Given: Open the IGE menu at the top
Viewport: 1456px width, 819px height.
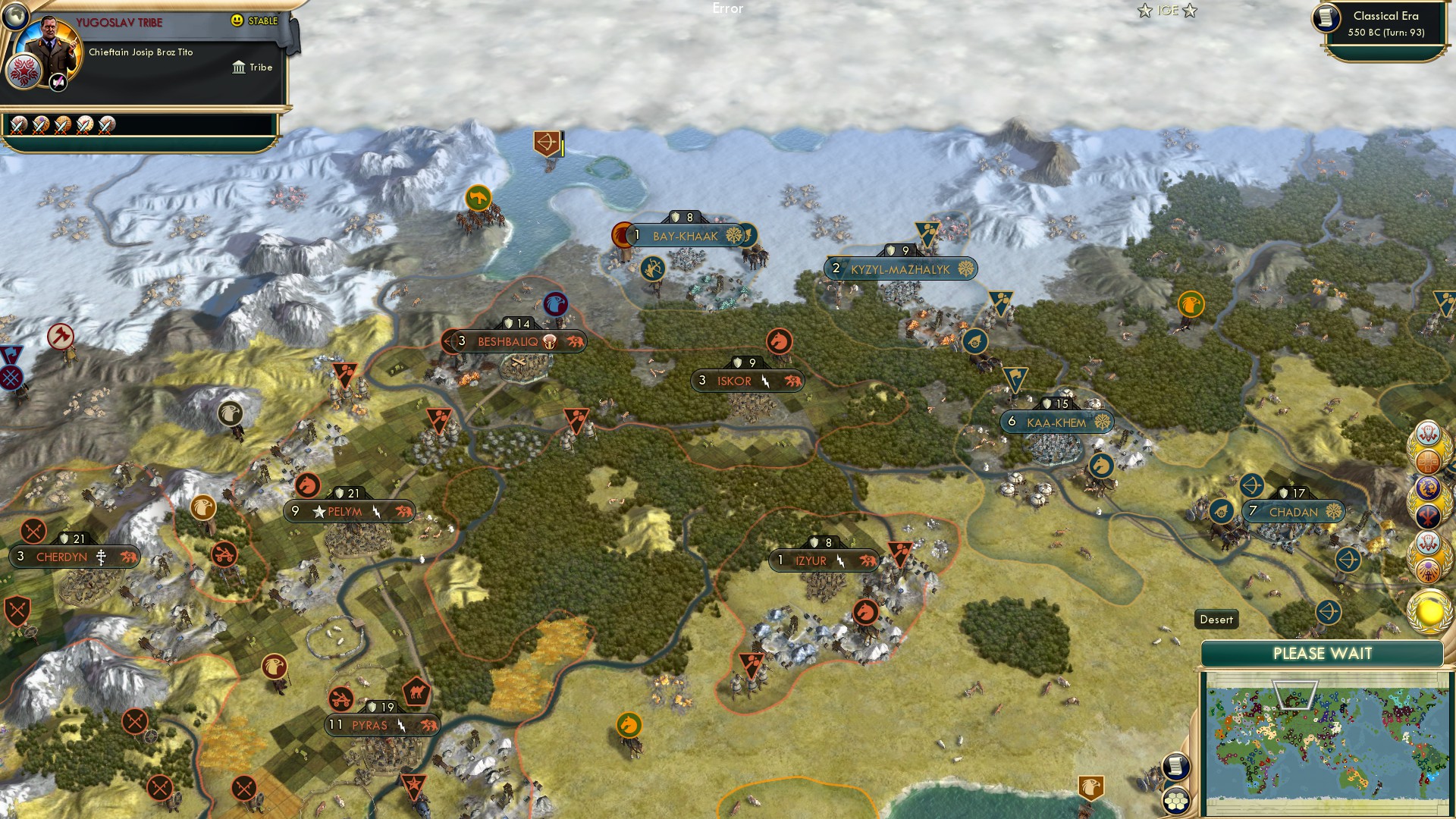Looking at the screenshot, I should point(1168,11).
